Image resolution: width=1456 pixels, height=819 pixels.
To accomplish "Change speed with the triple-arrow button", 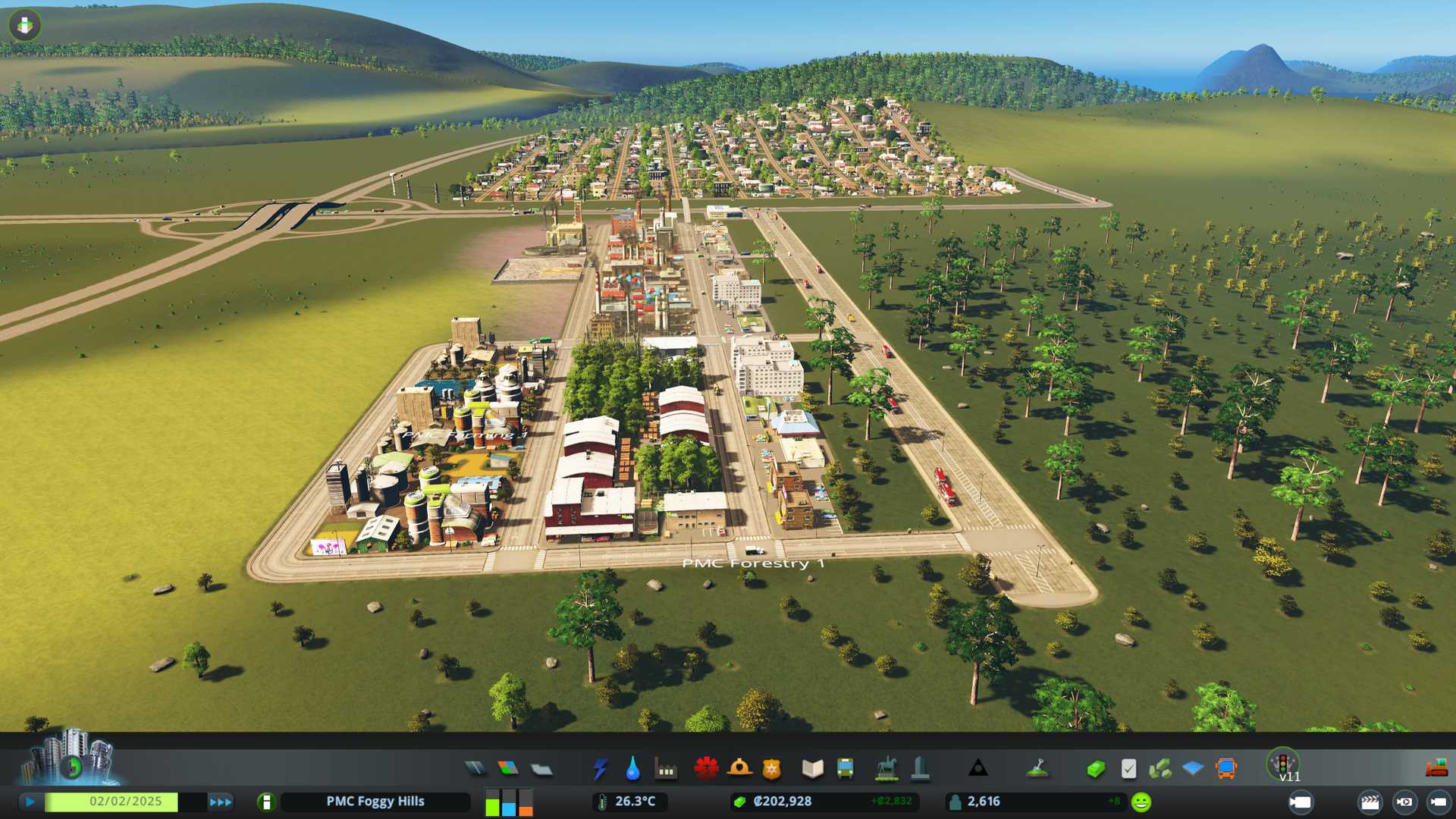I will (x=221, y=802).
